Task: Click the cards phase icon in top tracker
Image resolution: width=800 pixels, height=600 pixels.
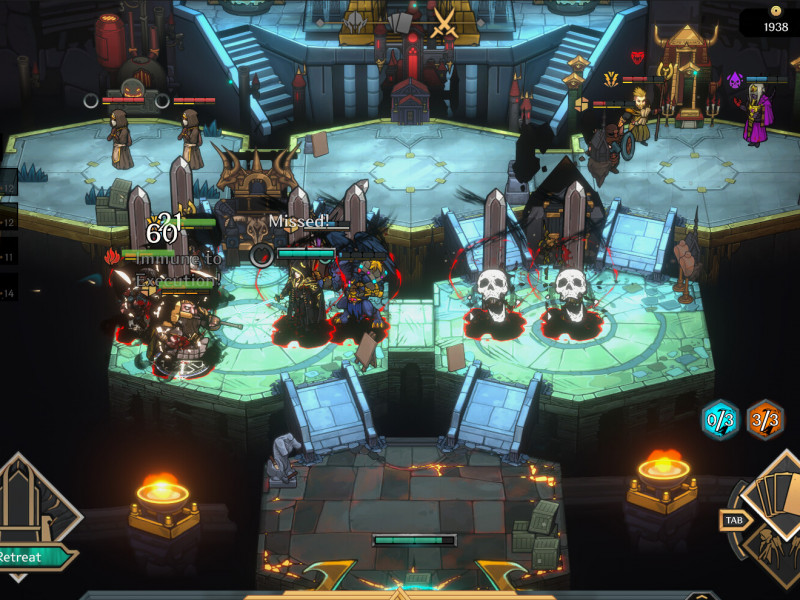Action: point(399,21)
